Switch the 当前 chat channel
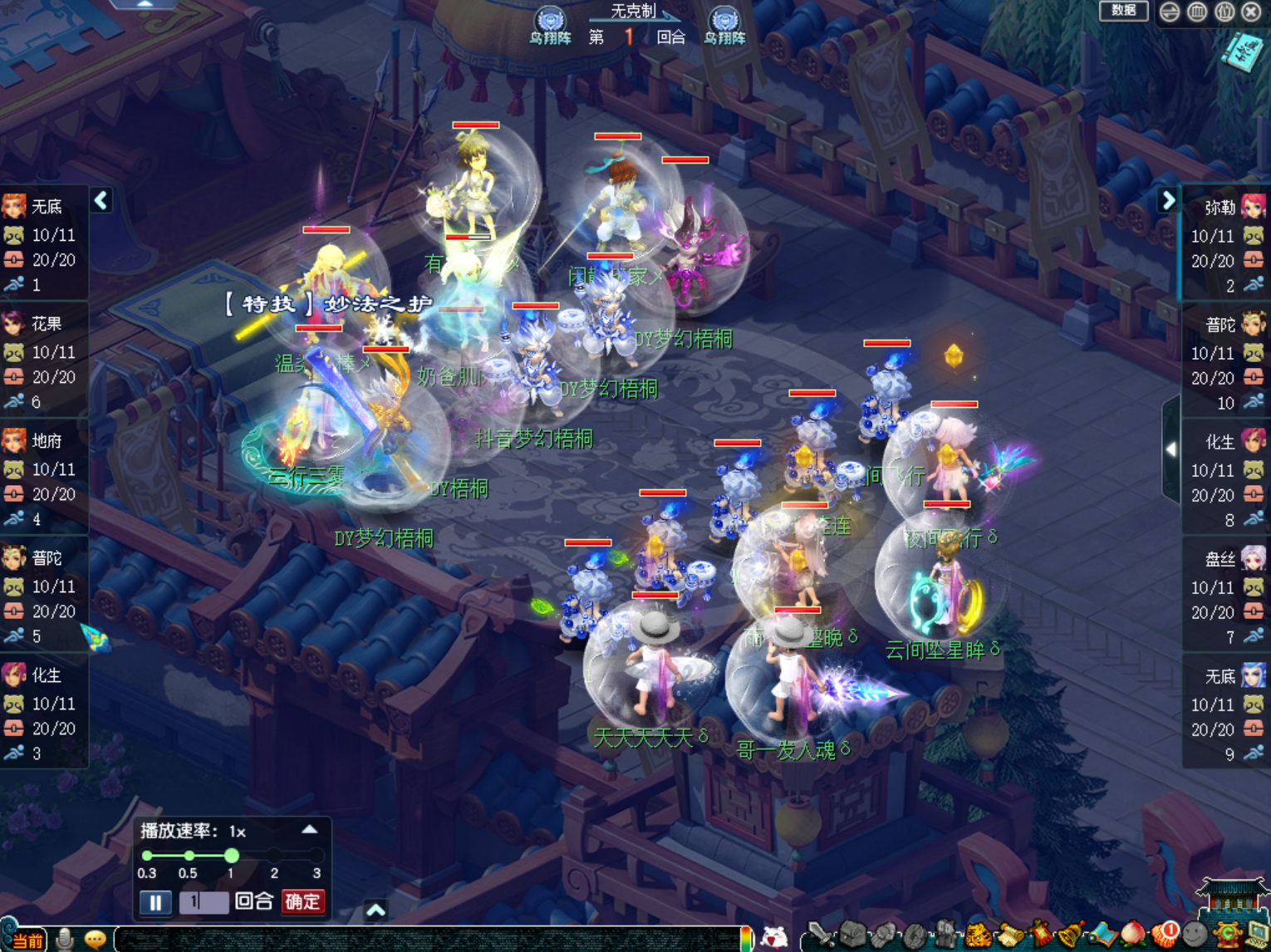 coord(26,940)
